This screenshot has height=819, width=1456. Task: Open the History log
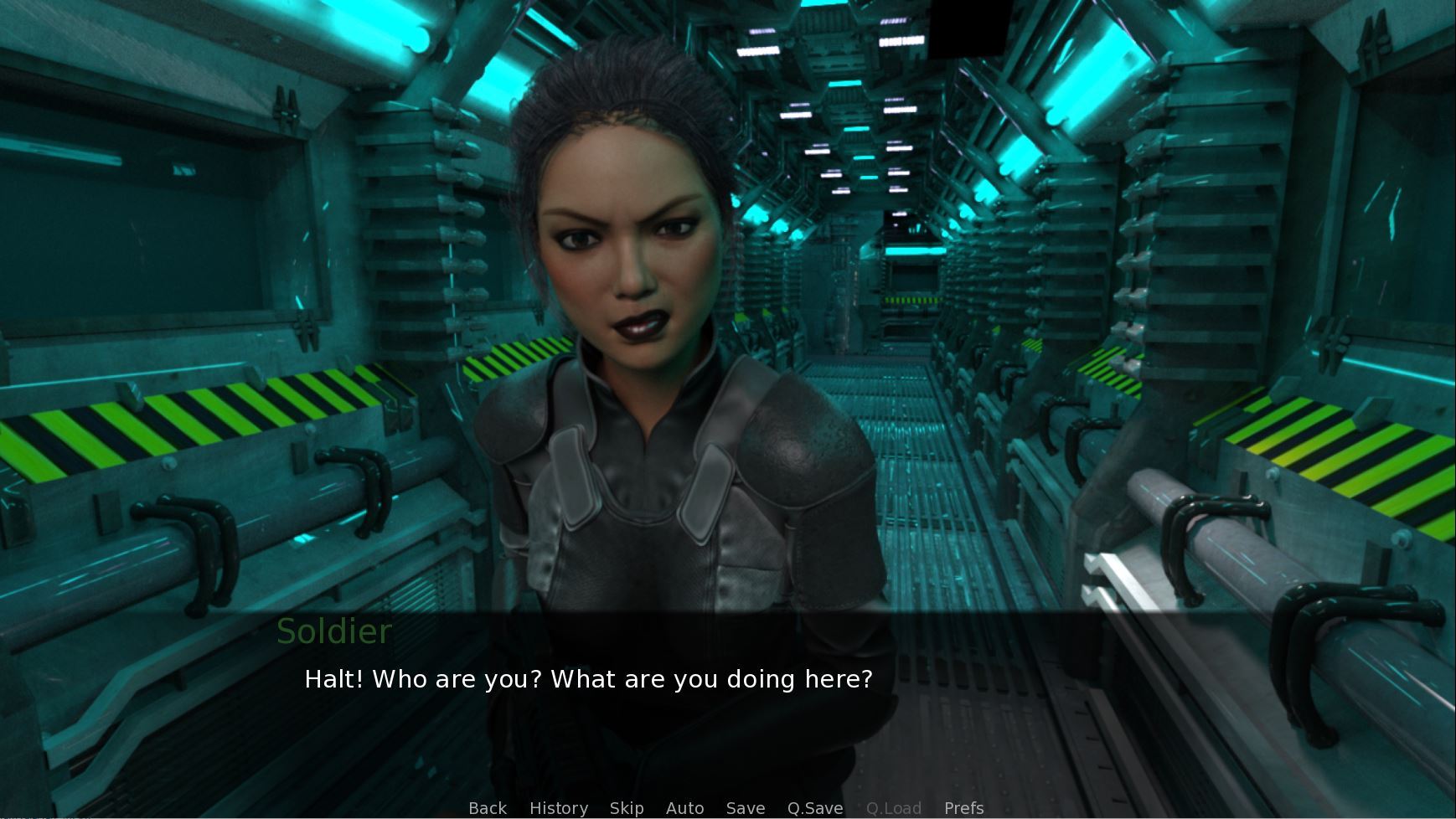click(559, 808)
